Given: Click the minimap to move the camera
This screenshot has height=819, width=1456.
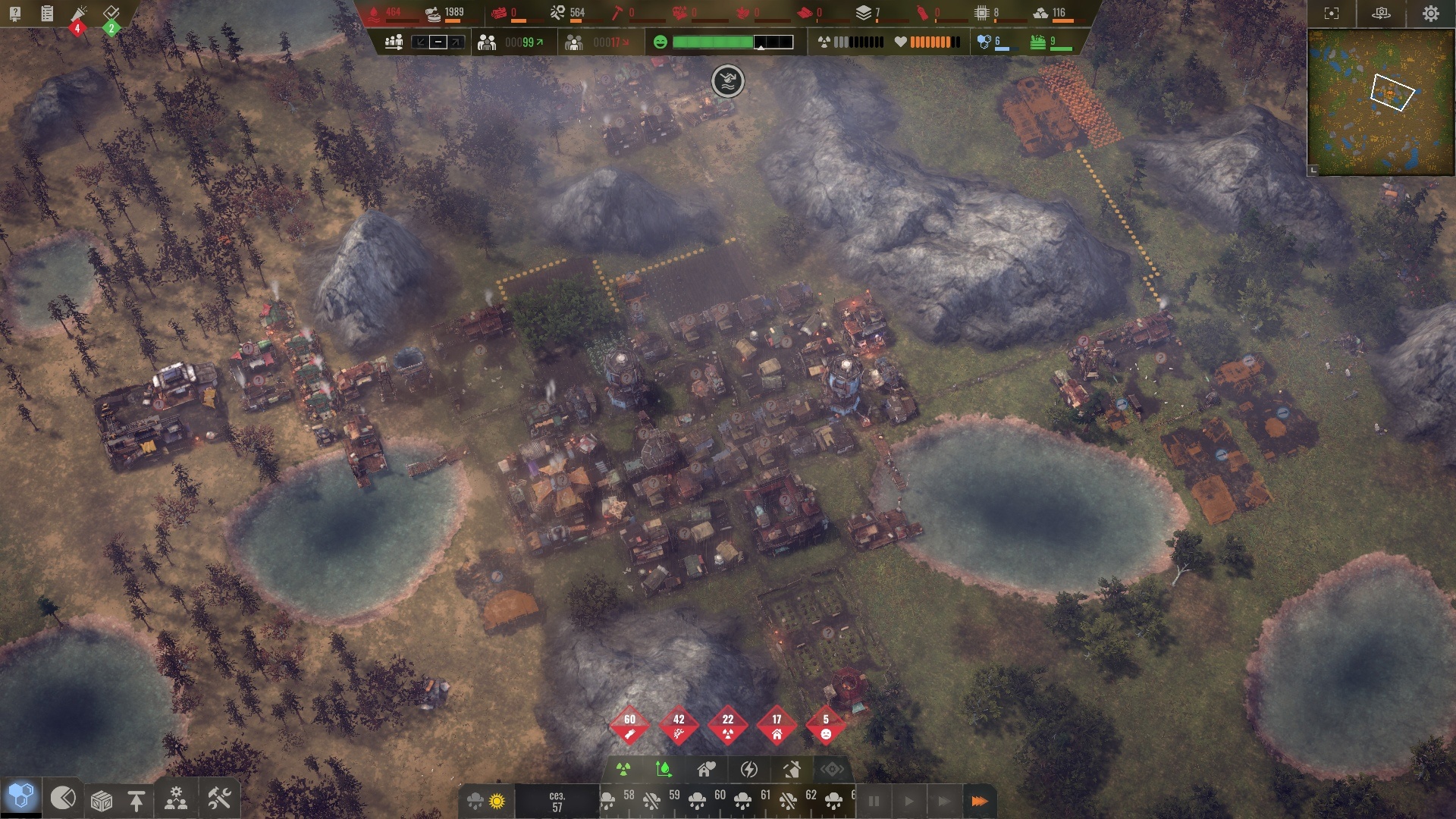Looking at the screenshot, I should point(1381,102).
